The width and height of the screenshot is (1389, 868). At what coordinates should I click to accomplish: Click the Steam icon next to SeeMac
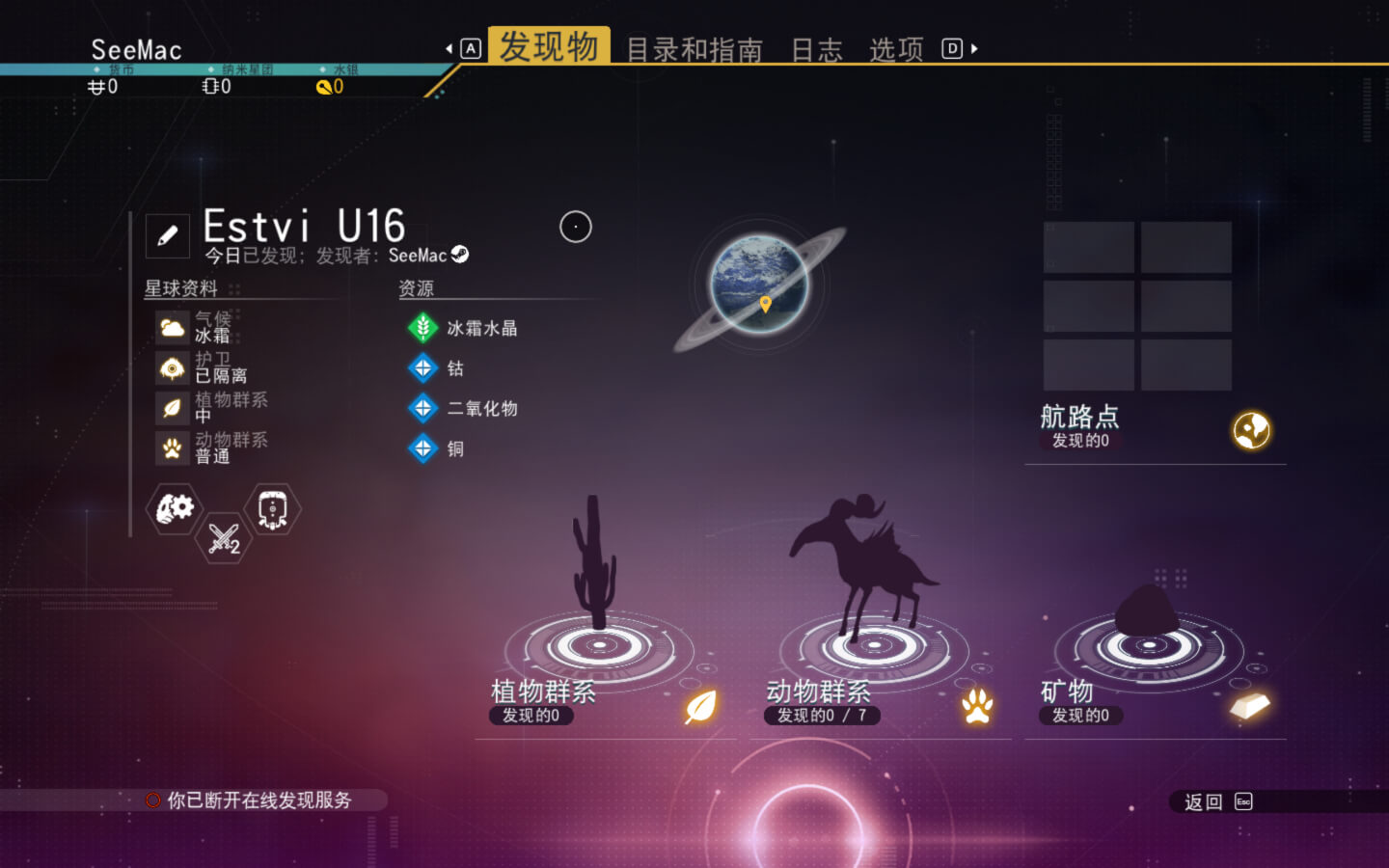coord(460,256)
